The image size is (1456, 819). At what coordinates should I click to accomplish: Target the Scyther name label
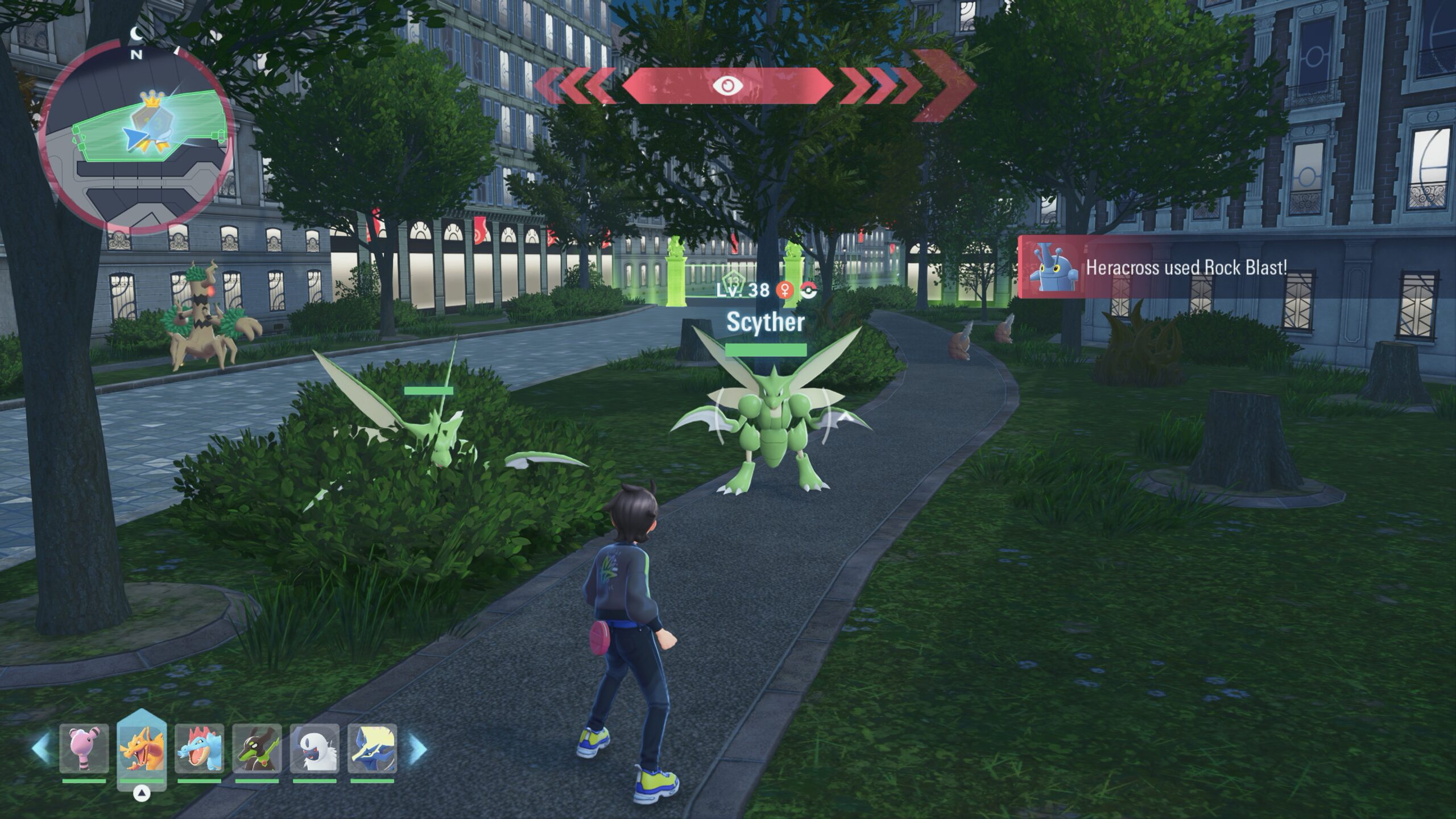pos(765,322)
